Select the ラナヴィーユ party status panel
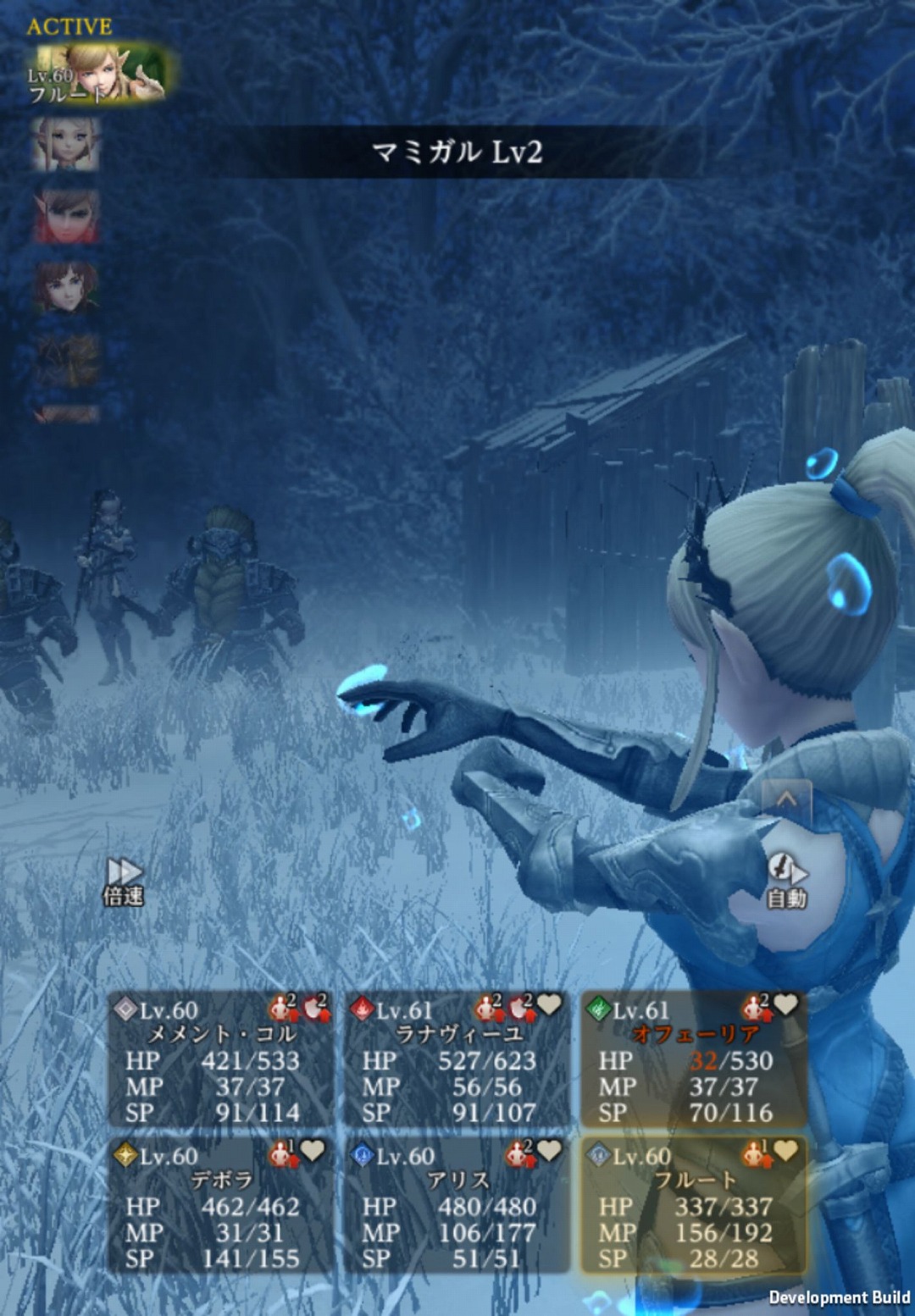915x1316 pixels. click(457, 1060)
